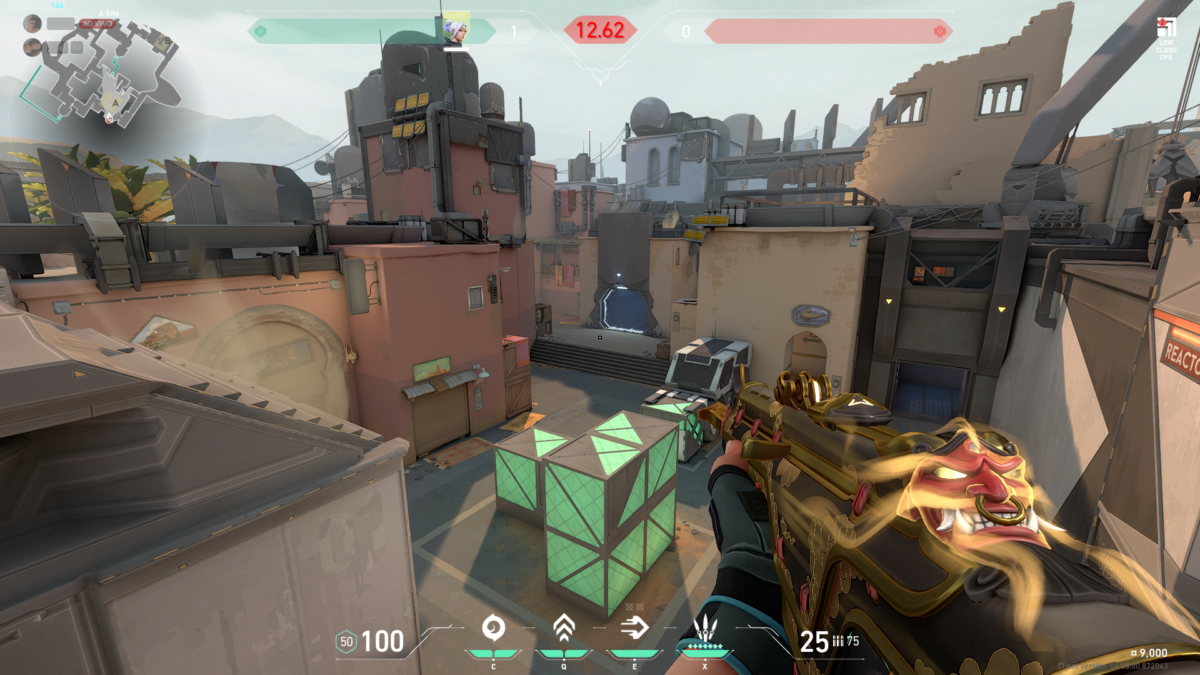Trigger the Tailwind dash ability icon
1200x675 pixels.
[633, 628]
